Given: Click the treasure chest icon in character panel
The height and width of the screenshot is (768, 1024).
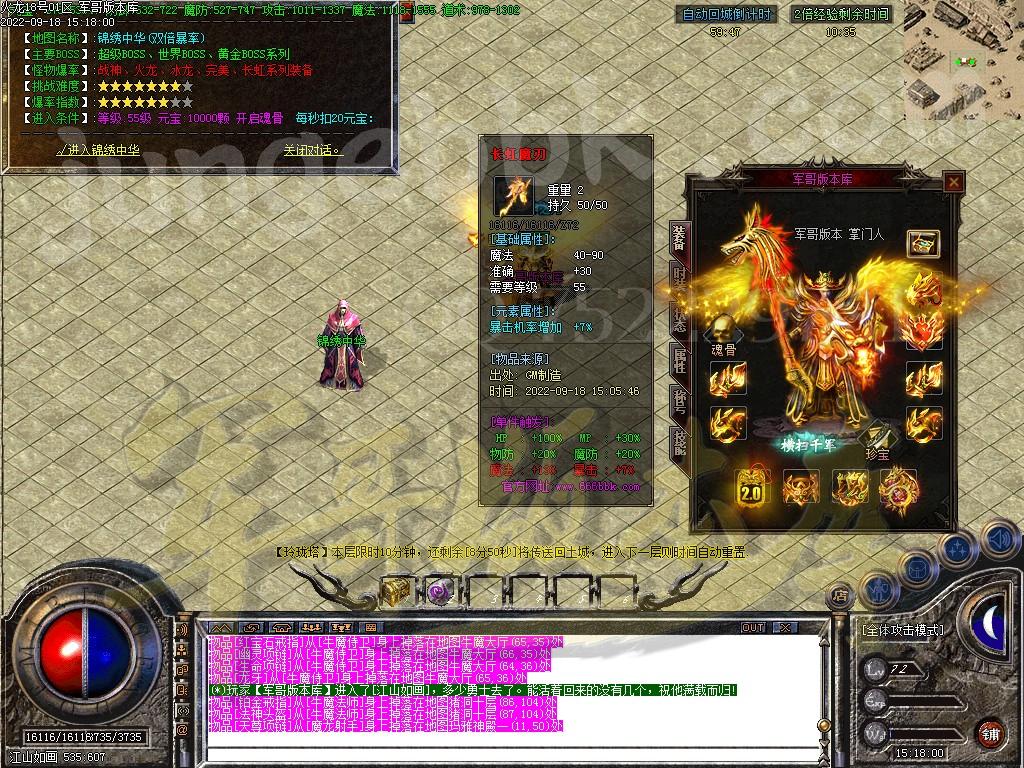Looking at the screenshot, I should (923, 243).
